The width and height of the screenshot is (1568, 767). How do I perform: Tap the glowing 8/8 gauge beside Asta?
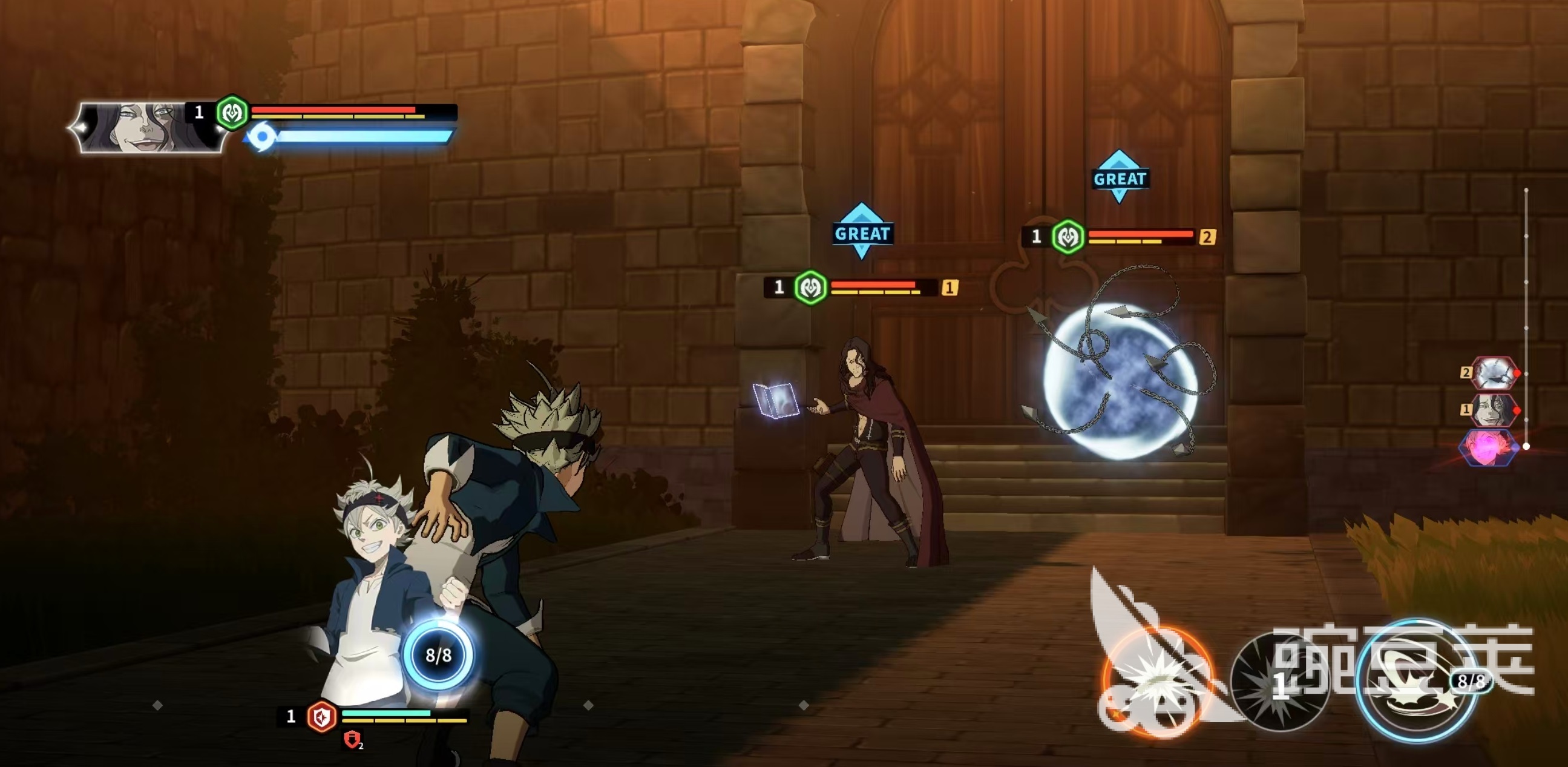pyautogui.click(x=438, y=655)
